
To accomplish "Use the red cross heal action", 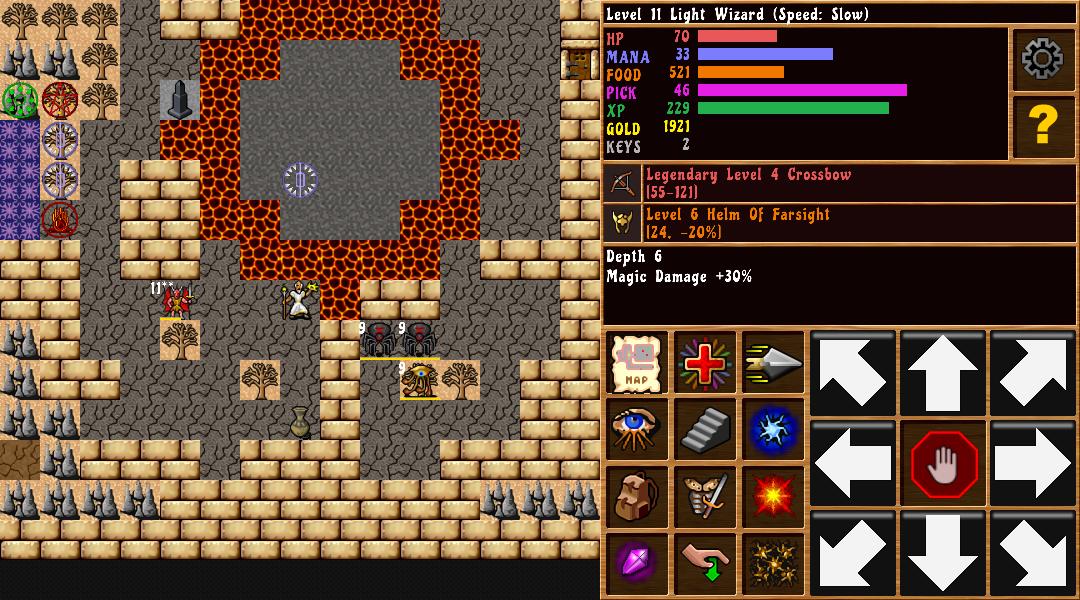I will 705,362.
